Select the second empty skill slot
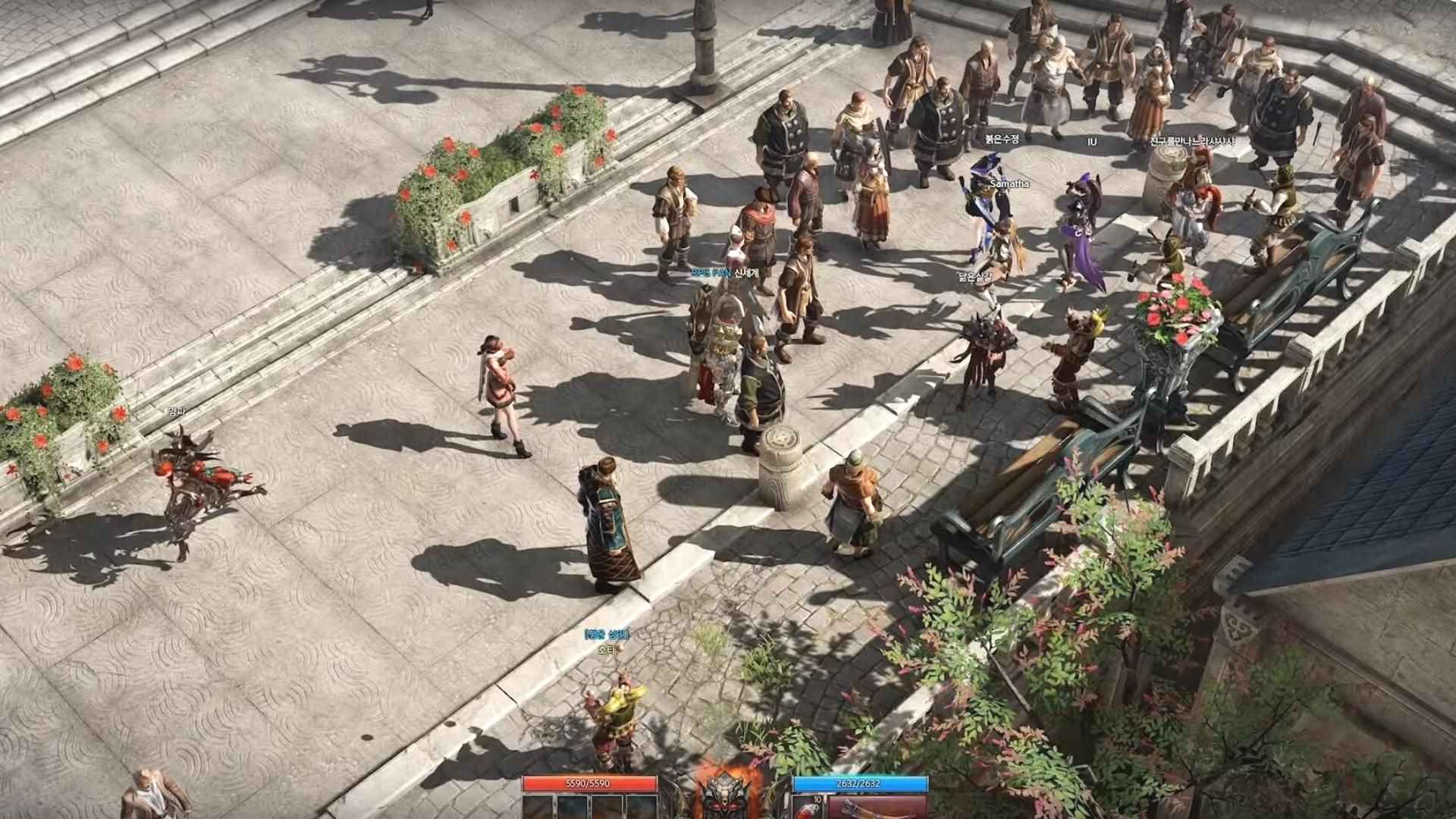Viewport: 1456px width, 819px height. (573, 810)
